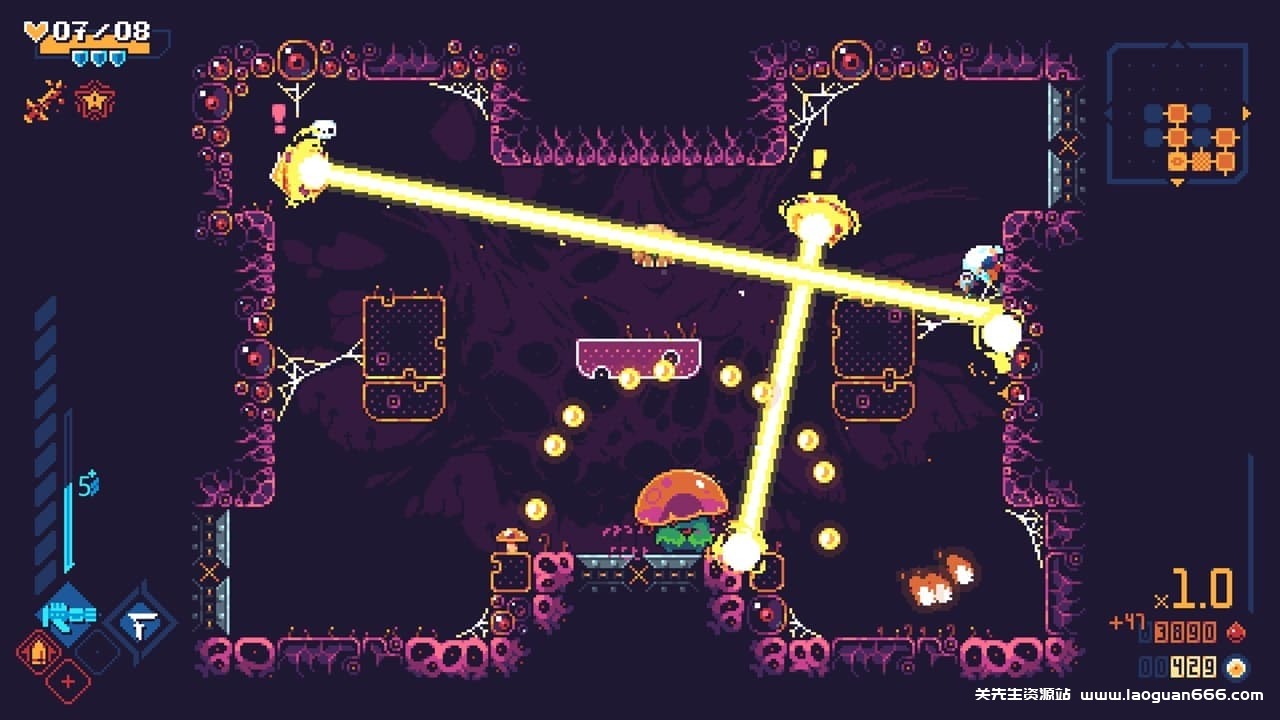Click the coin icon beside the 429 counter
The height and width of the screenshot is (720, 1280).
pyautogui.click(x=1236, y=667)
